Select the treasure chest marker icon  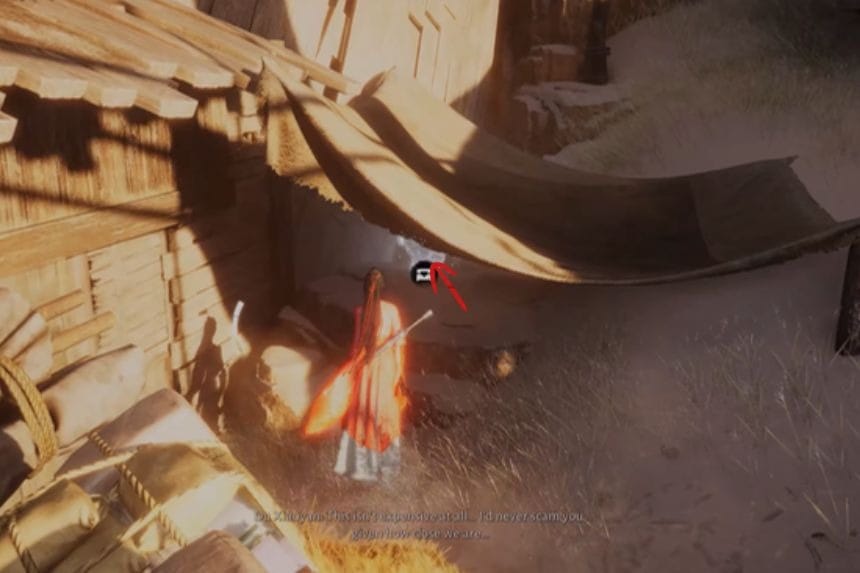(x=422, y=270)
